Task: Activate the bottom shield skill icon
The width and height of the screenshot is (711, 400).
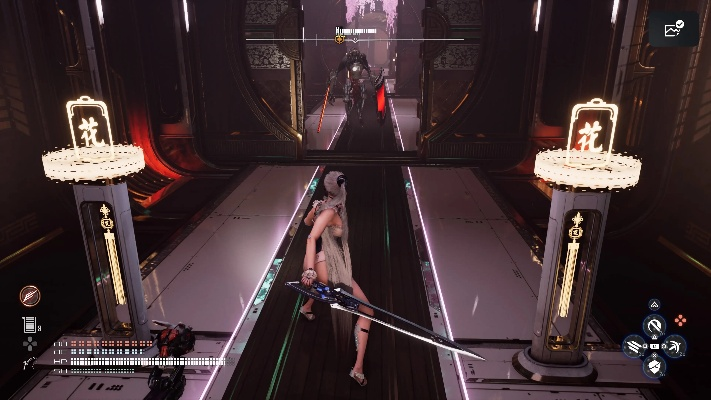Action: click(x=654, y=367)
